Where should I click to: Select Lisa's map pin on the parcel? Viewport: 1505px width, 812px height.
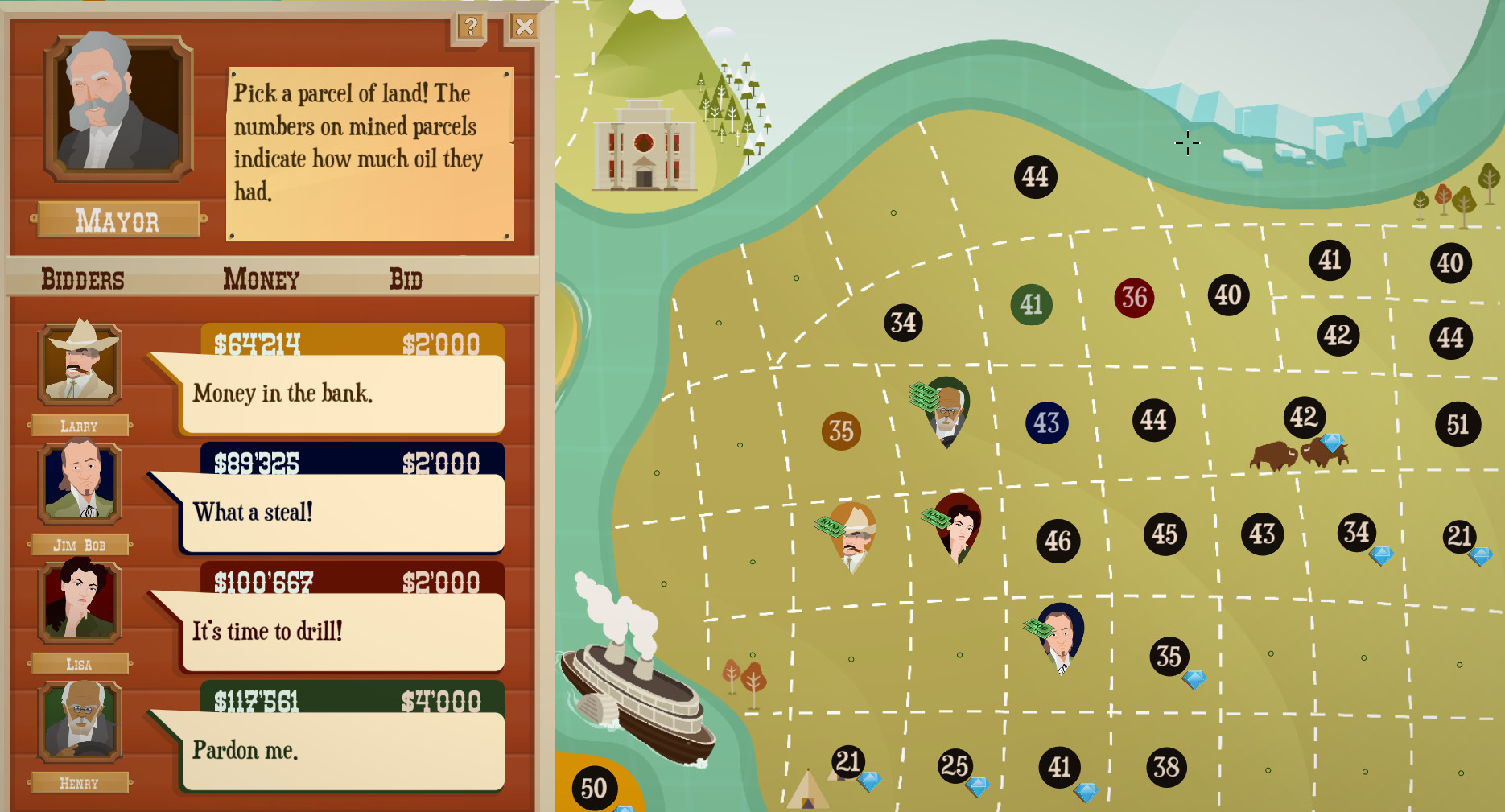click(x=959, y=525)
